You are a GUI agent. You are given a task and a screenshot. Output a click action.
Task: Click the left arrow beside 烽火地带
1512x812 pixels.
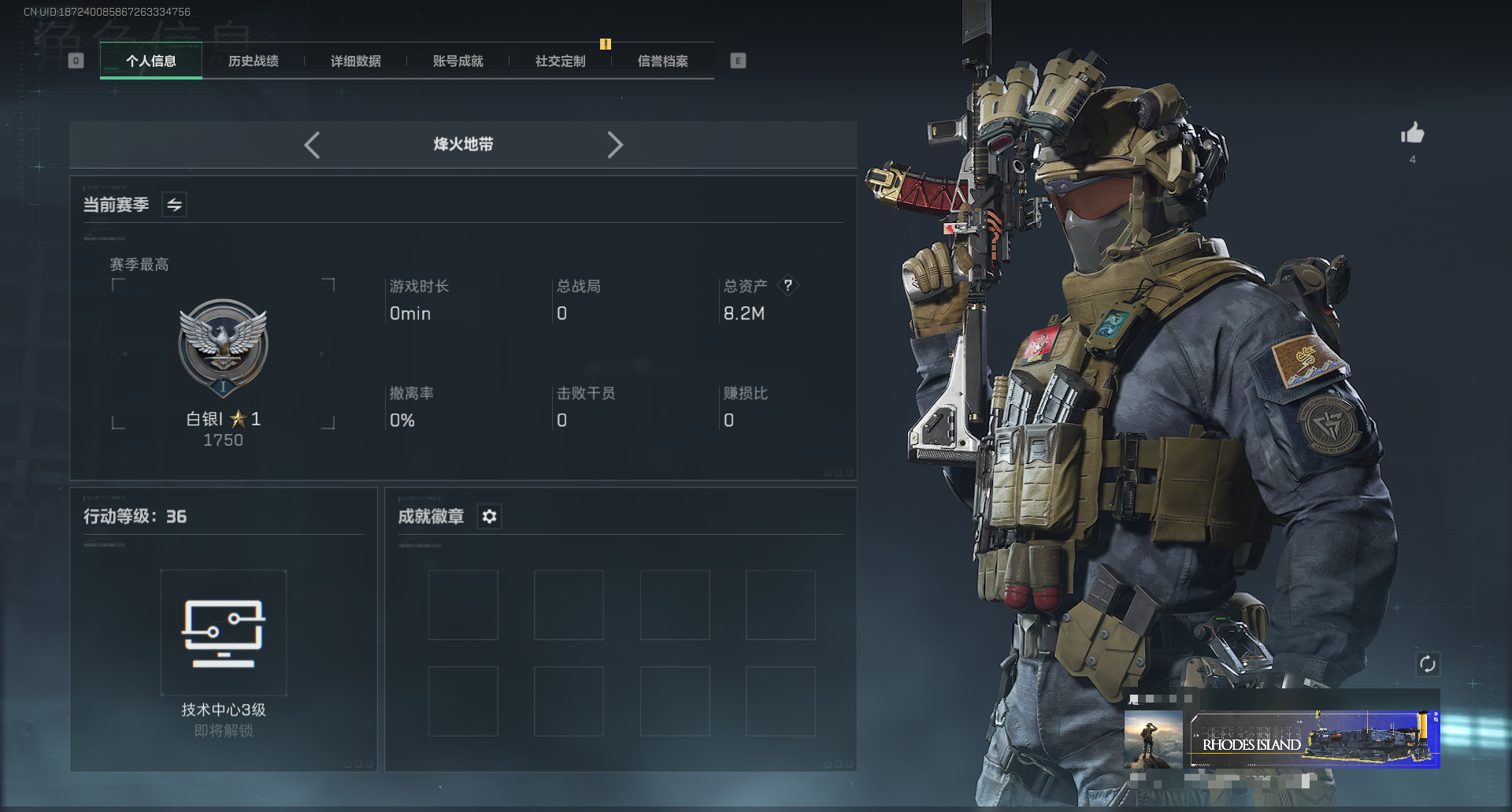pyautogui.click(x=312, y=145)
